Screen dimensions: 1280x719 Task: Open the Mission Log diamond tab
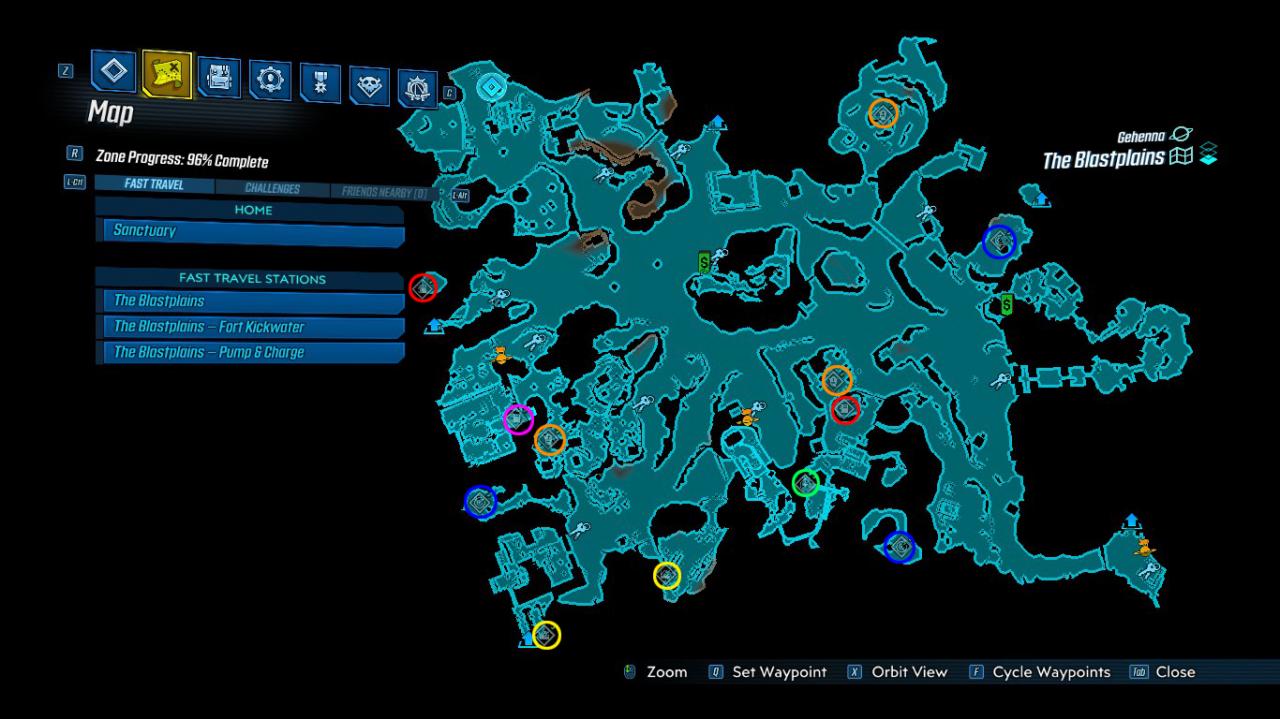114,71
